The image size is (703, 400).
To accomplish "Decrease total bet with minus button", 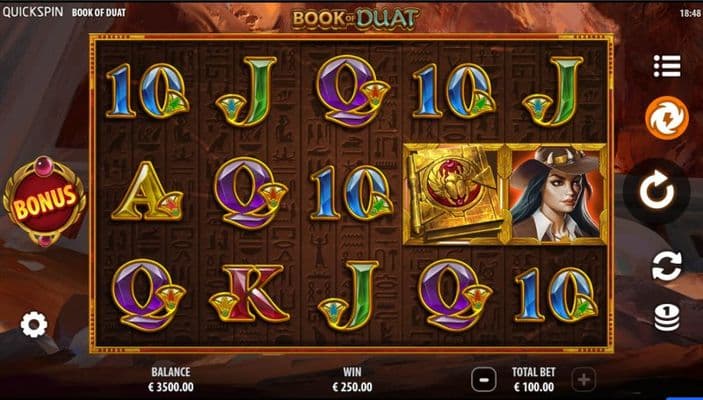I will tap(483, 379).
